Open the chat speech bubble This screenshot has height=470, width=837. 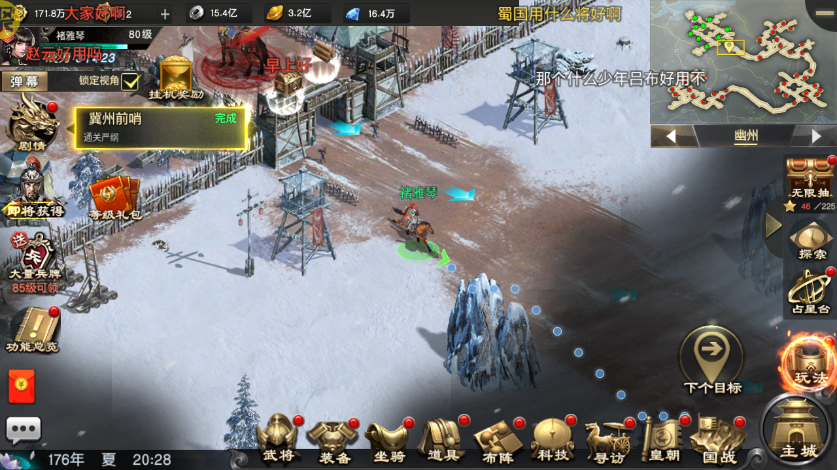tap(24, 429)
